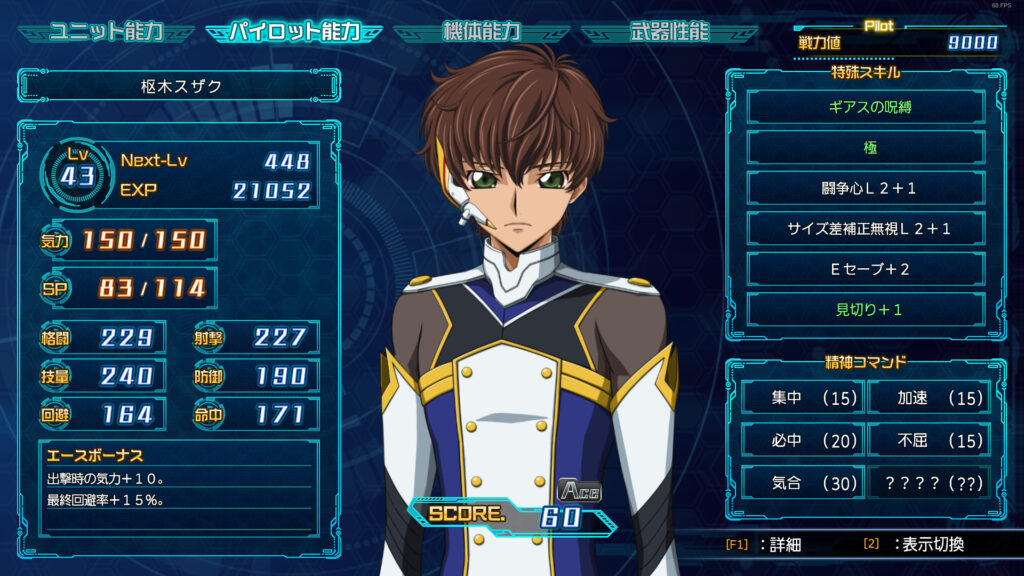Select the パイロット能力 tab
The height and width of the screenshot is (576, 1024).
click(x=294, y=31)
